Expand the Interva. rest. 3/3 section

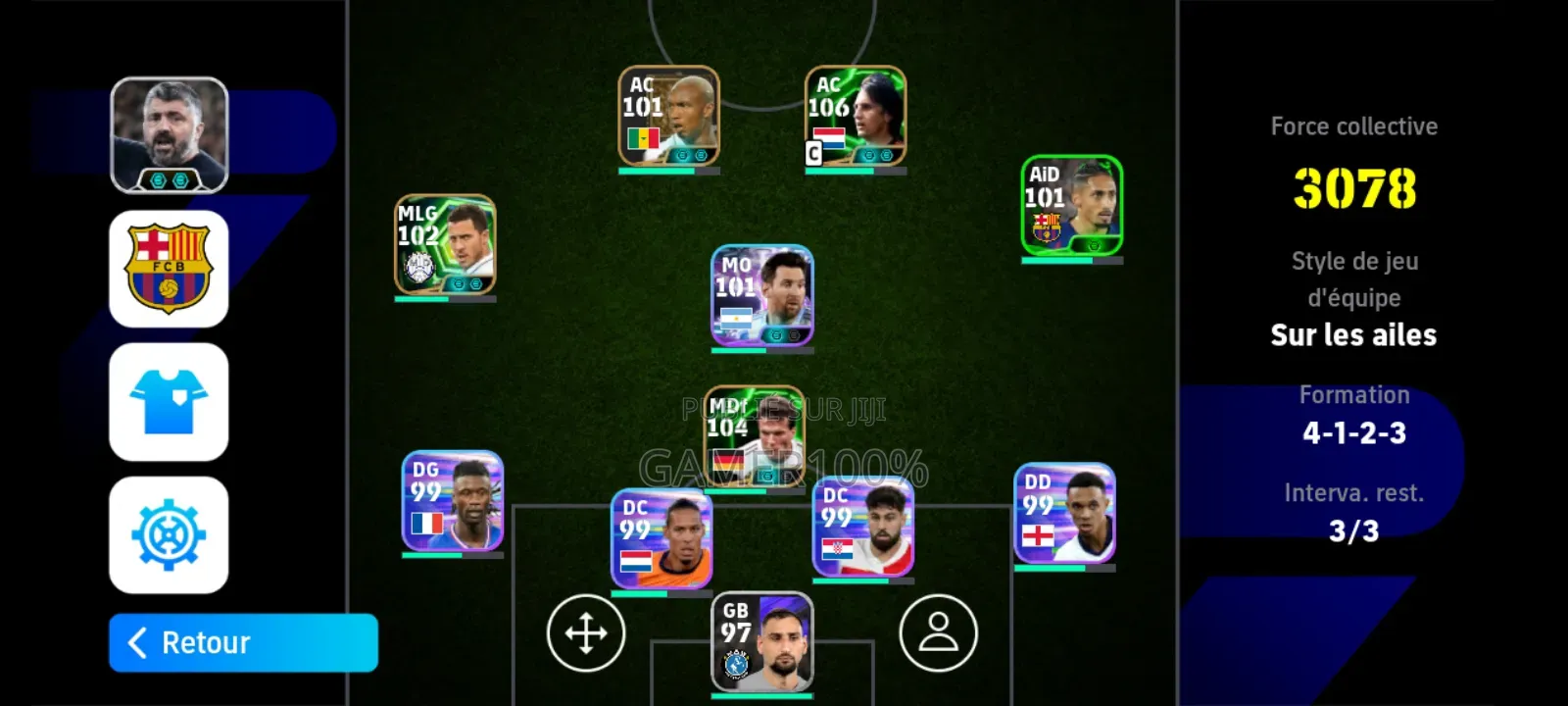coord(1353,513)
